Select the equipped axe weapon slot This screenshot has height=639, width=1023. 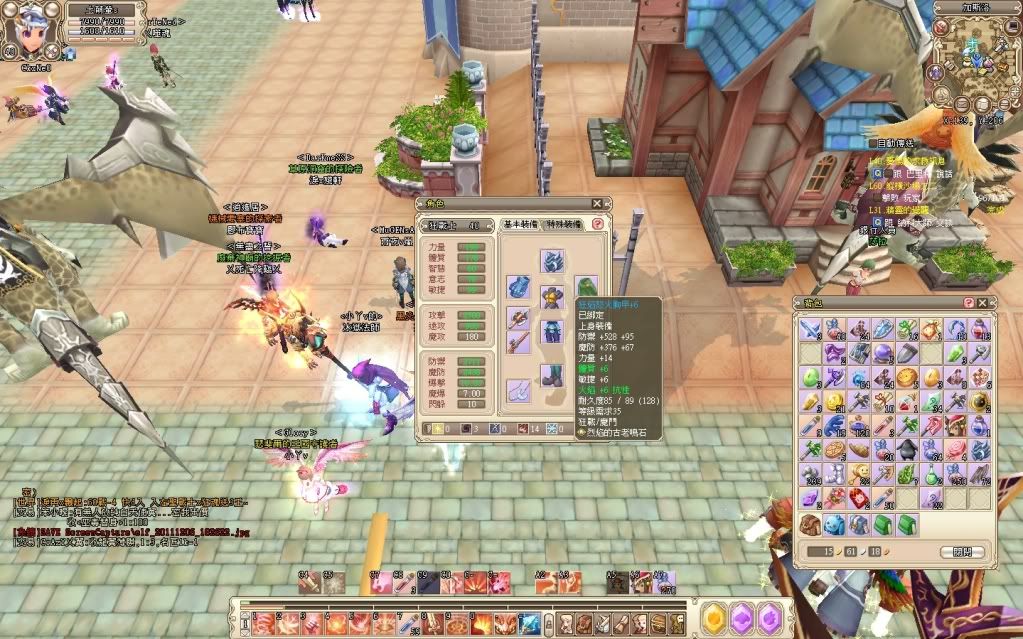[x=519, y=320]
